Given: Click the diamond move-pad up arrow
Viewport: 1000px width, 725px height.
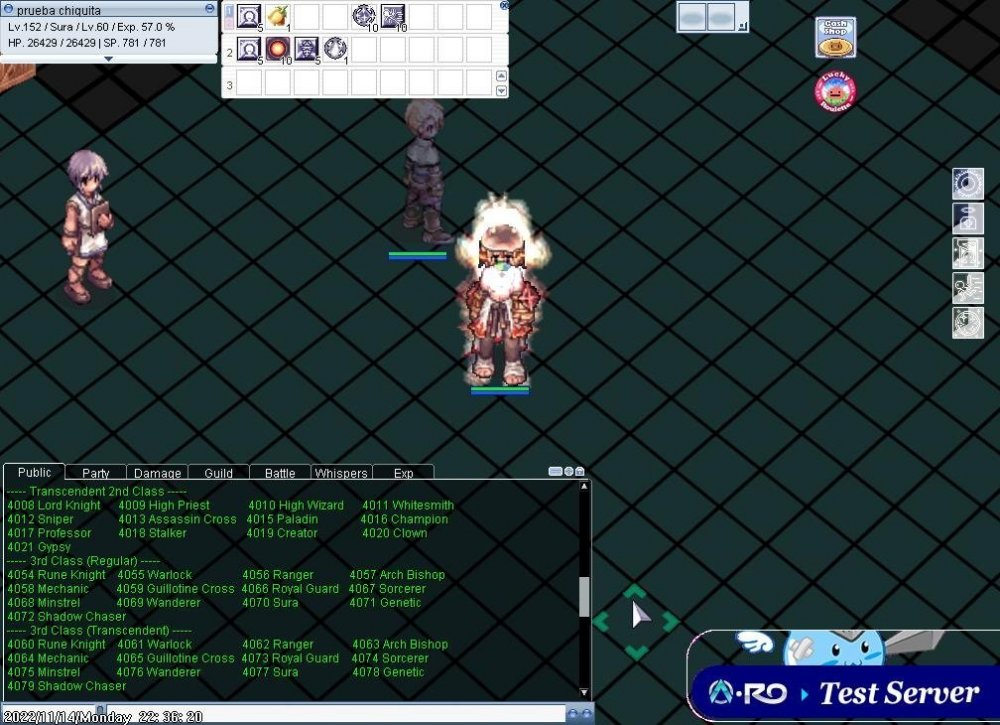Looking at the screenshot, I should click(636, 592).
